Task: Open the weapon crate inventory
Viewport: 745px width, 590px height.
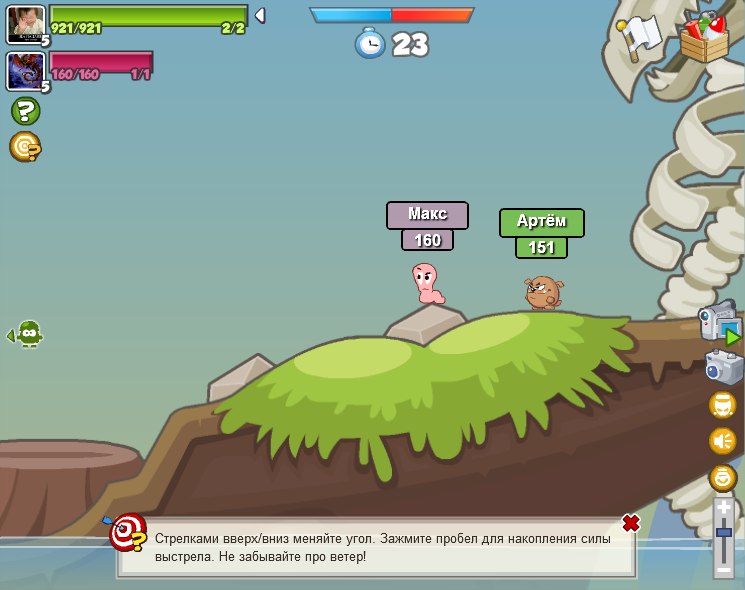Action: click(704, 37)
